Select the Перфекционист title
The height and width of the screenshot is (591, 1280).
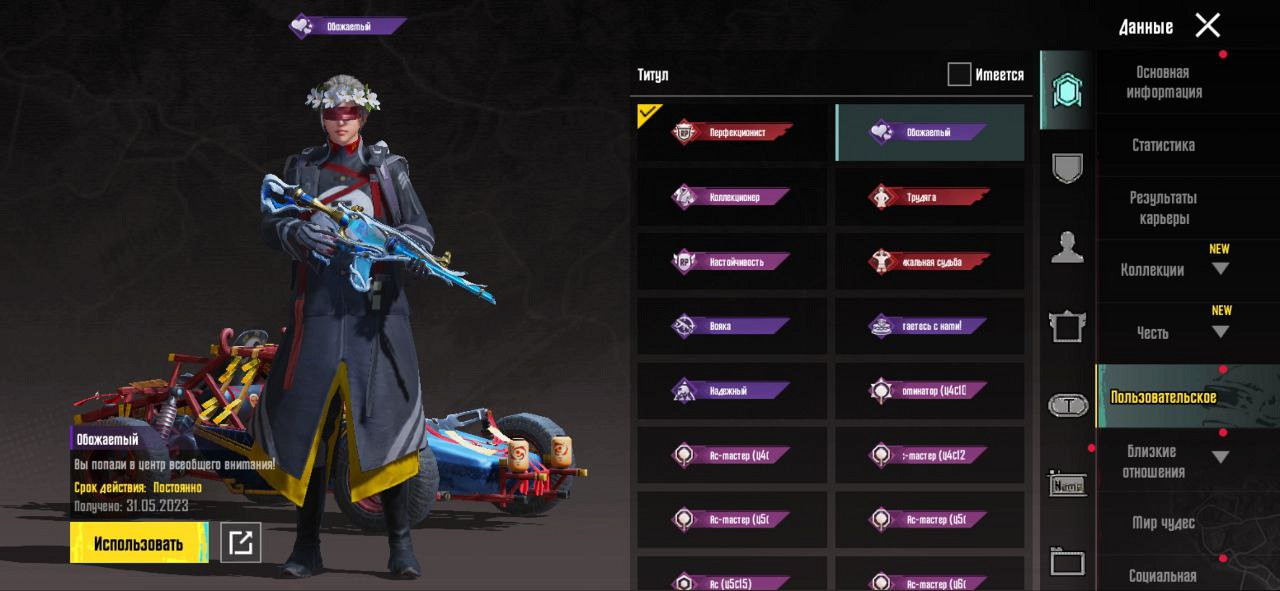coord(732,132)
